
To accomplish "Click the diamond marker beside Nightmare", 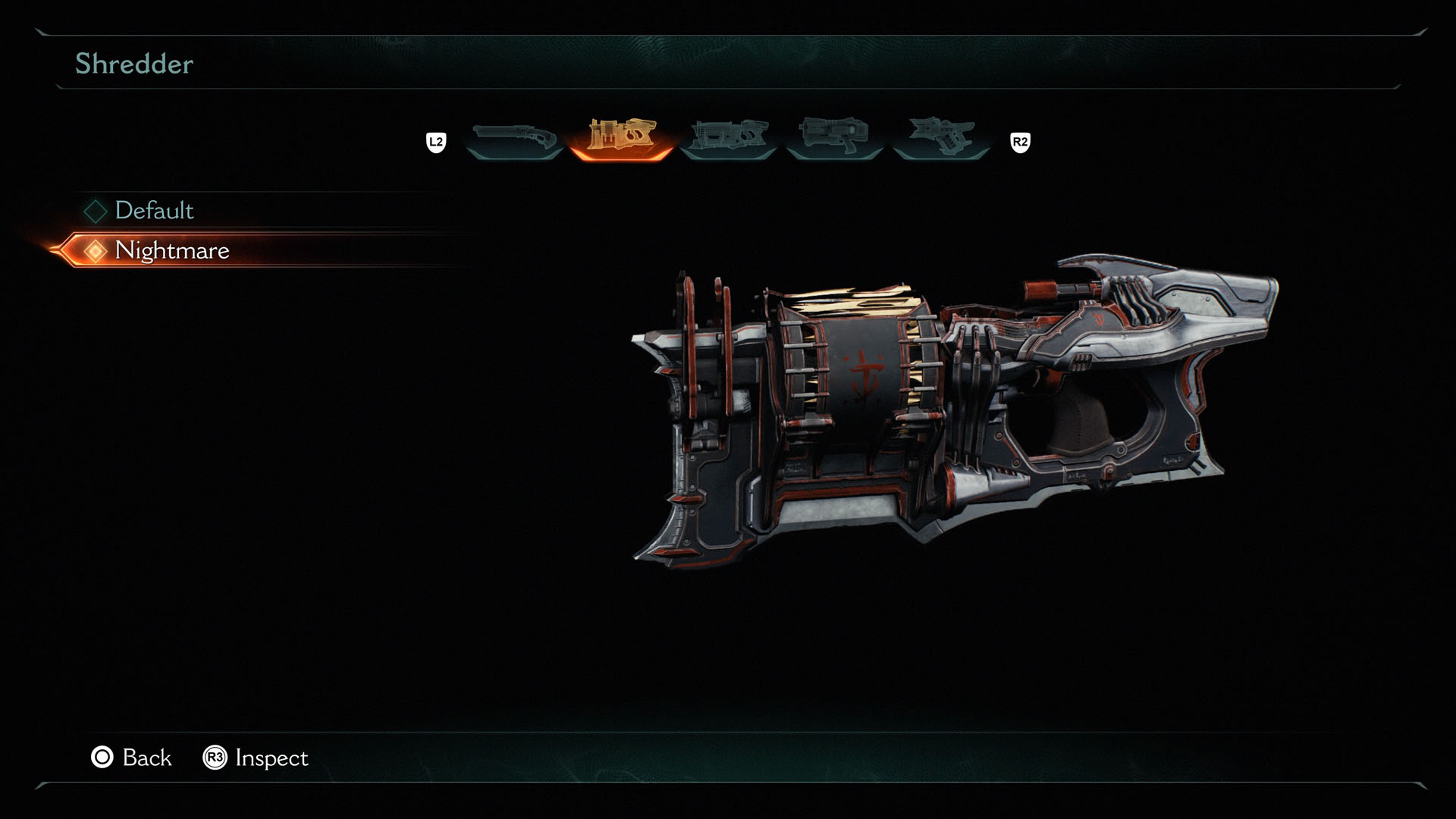I will tap(94, 250).
